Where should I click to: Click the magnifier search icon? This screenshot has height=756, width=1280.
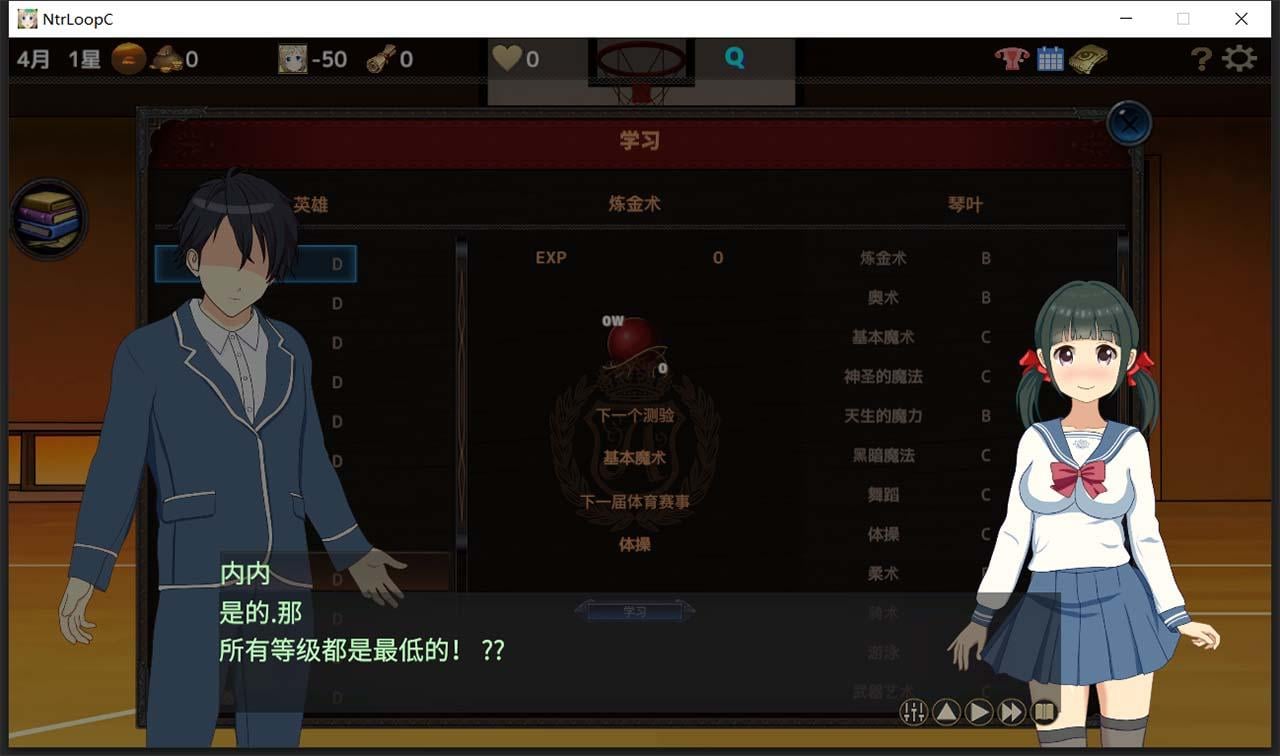click(735, 58)
